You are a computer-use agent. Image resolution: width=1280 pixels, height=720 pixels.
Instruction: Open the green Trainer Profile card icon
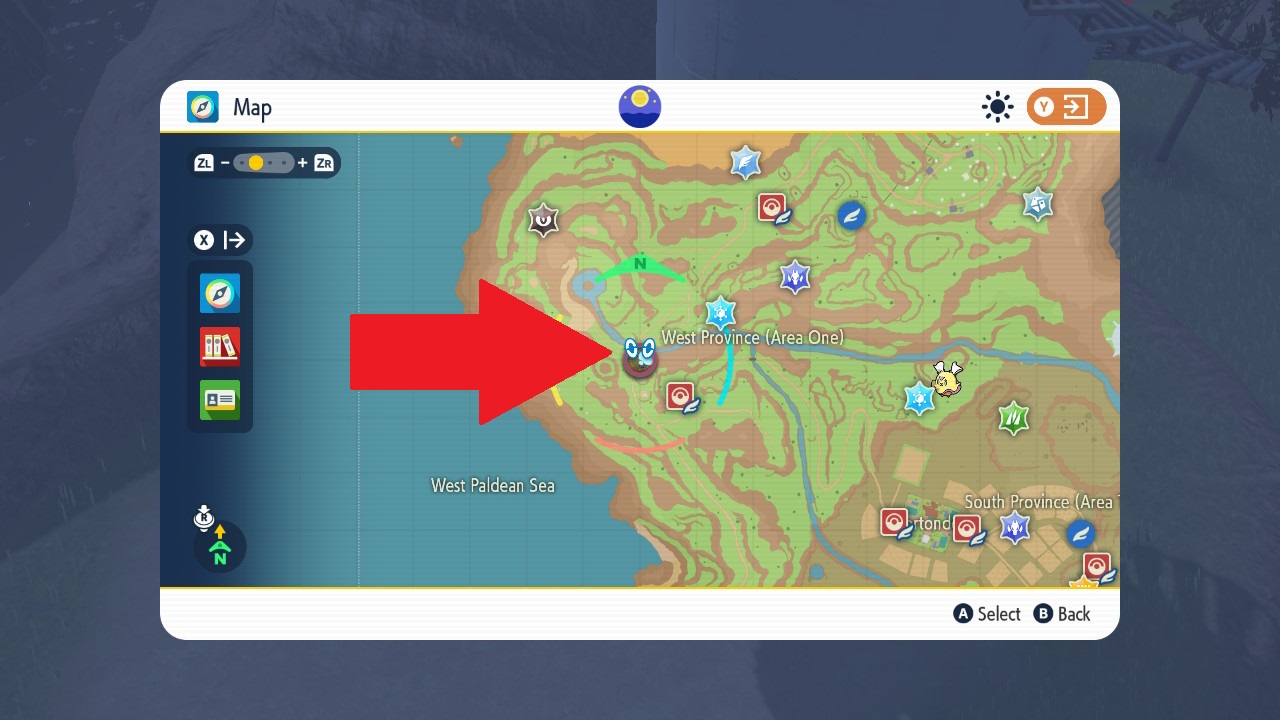(219, 401)
